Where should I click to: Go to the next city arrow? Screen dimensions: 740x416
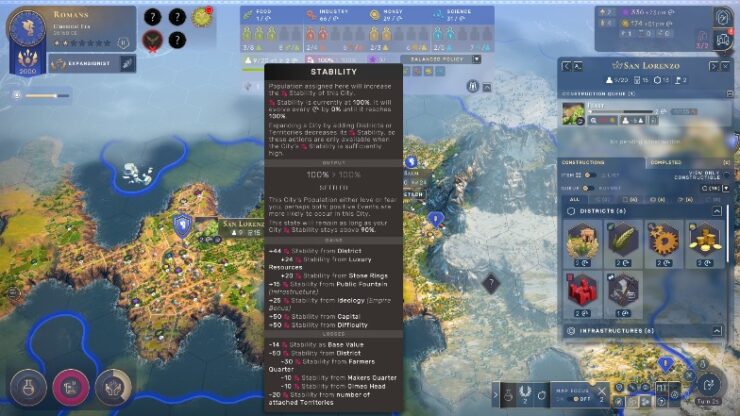click(713, 66)
